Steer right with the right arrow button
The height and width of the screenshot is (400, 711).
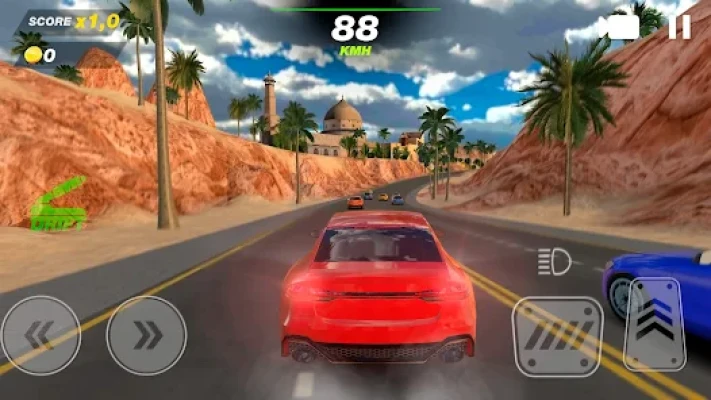[x=146, y=335]
